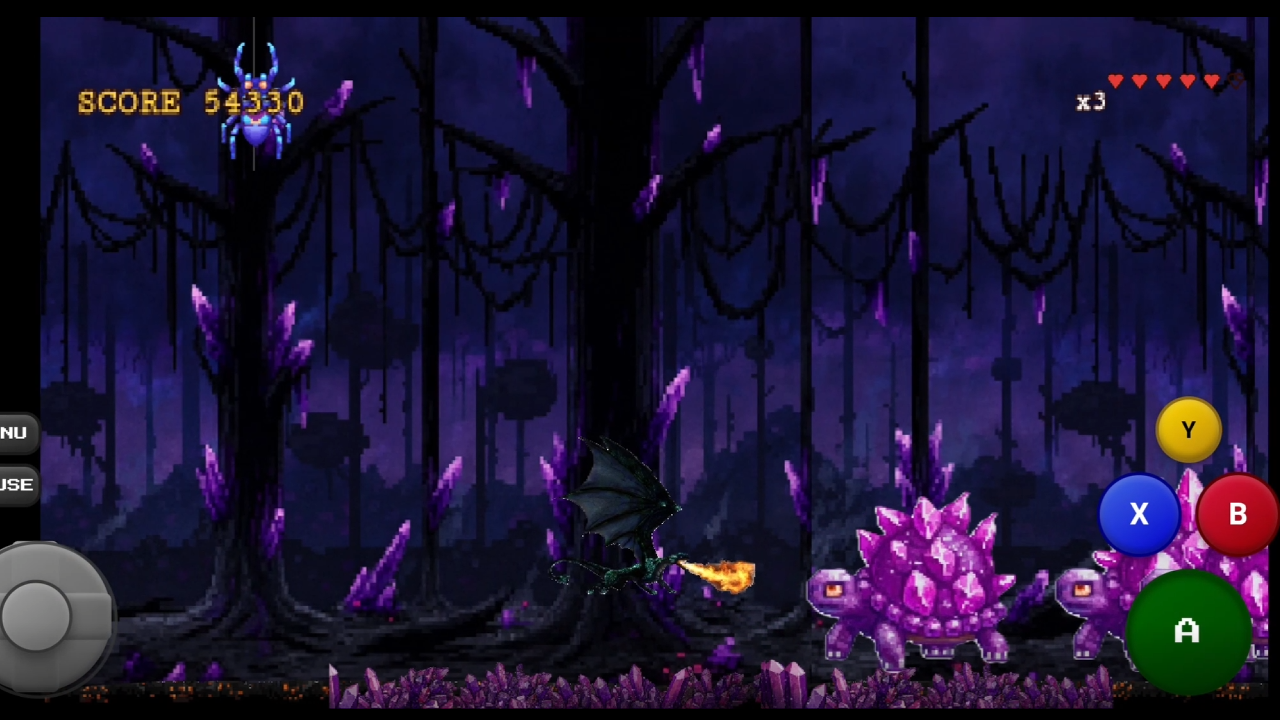Tap the x3 lives counter

pyautogui.click(x=1091, y=101)
